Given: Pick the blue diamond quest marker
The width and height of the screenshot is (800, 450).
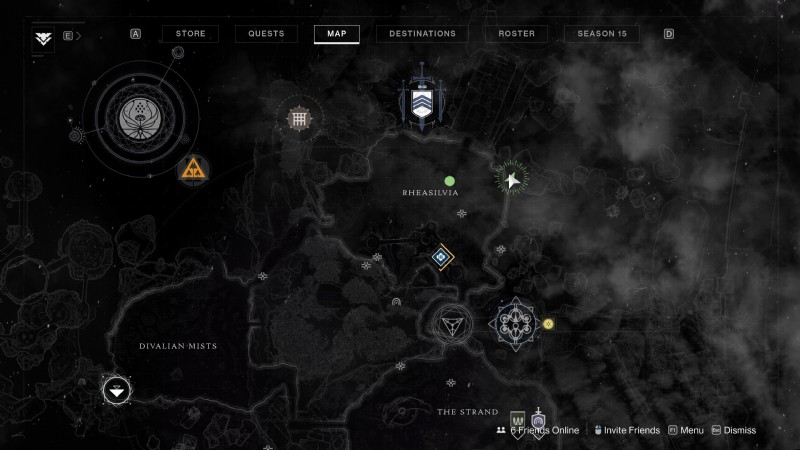Looking at the screenshot, I should pyautogui.click(x=439, y=258).
